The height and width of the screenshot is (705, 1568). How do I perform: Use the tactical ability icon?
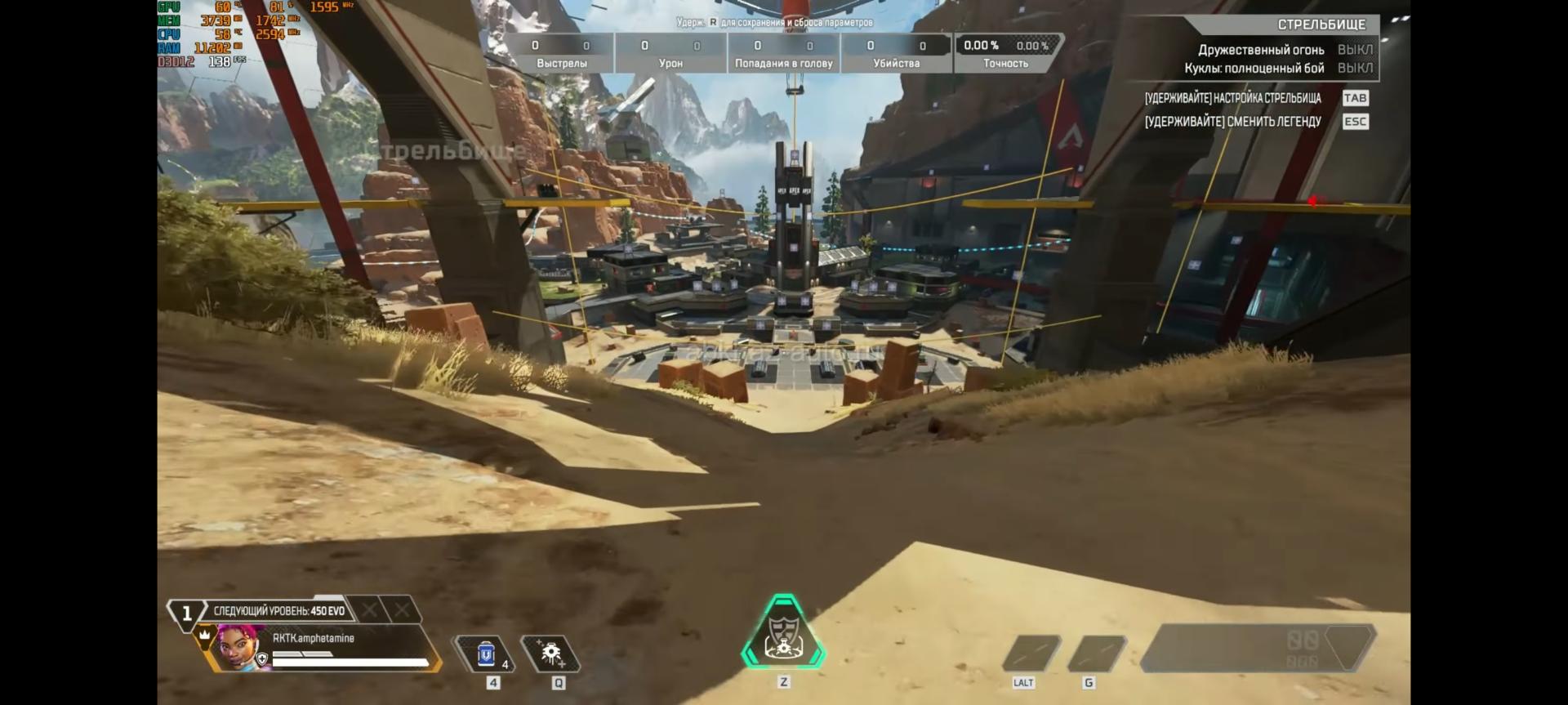pyautogui.click(x=551, y=654)
